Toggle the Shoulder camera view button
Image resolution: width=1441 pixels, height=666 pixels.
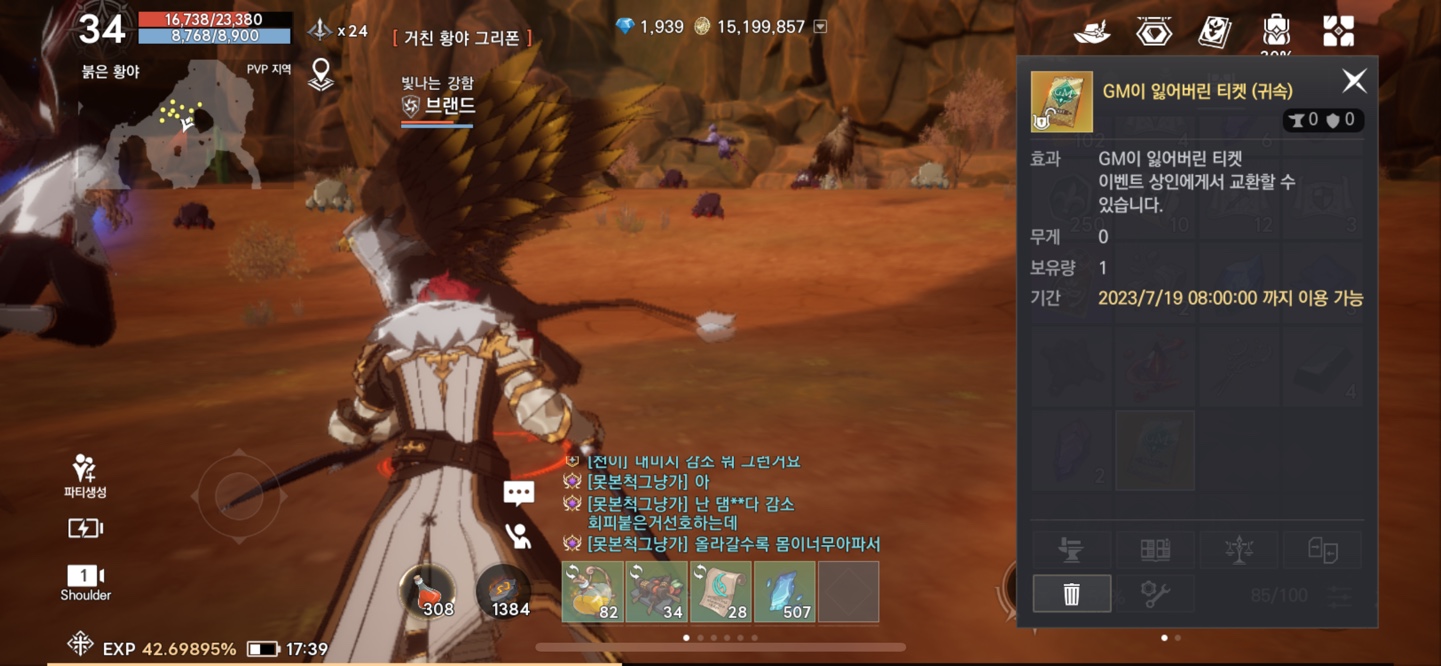(x=85, y=582)
